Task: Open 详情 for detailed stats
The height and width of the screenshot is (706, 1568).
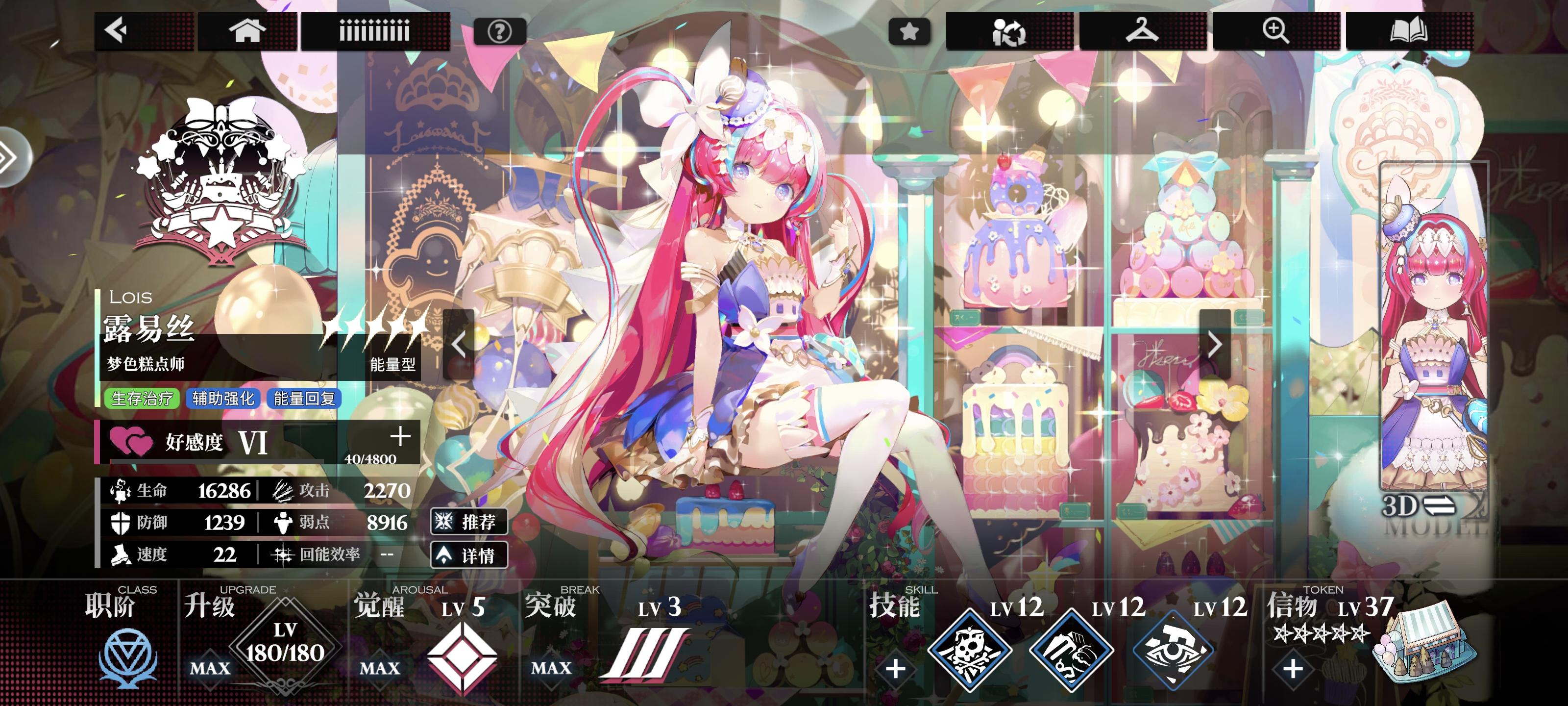Action: 470,555
